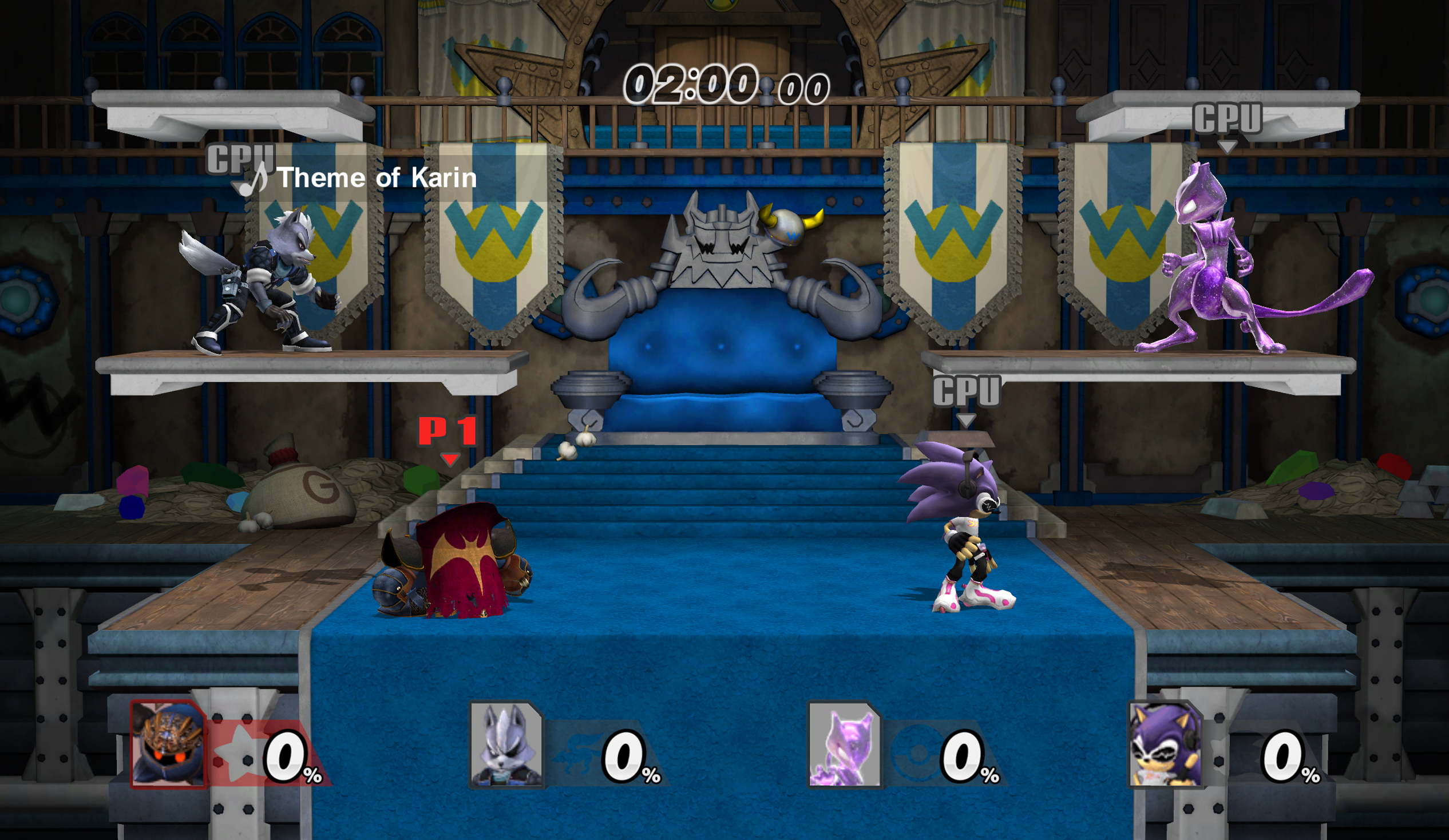This screenshot has width=1449, height=840.
Task: Select the Sonic portrait with headphones
Action: (x=1165, y=744)
